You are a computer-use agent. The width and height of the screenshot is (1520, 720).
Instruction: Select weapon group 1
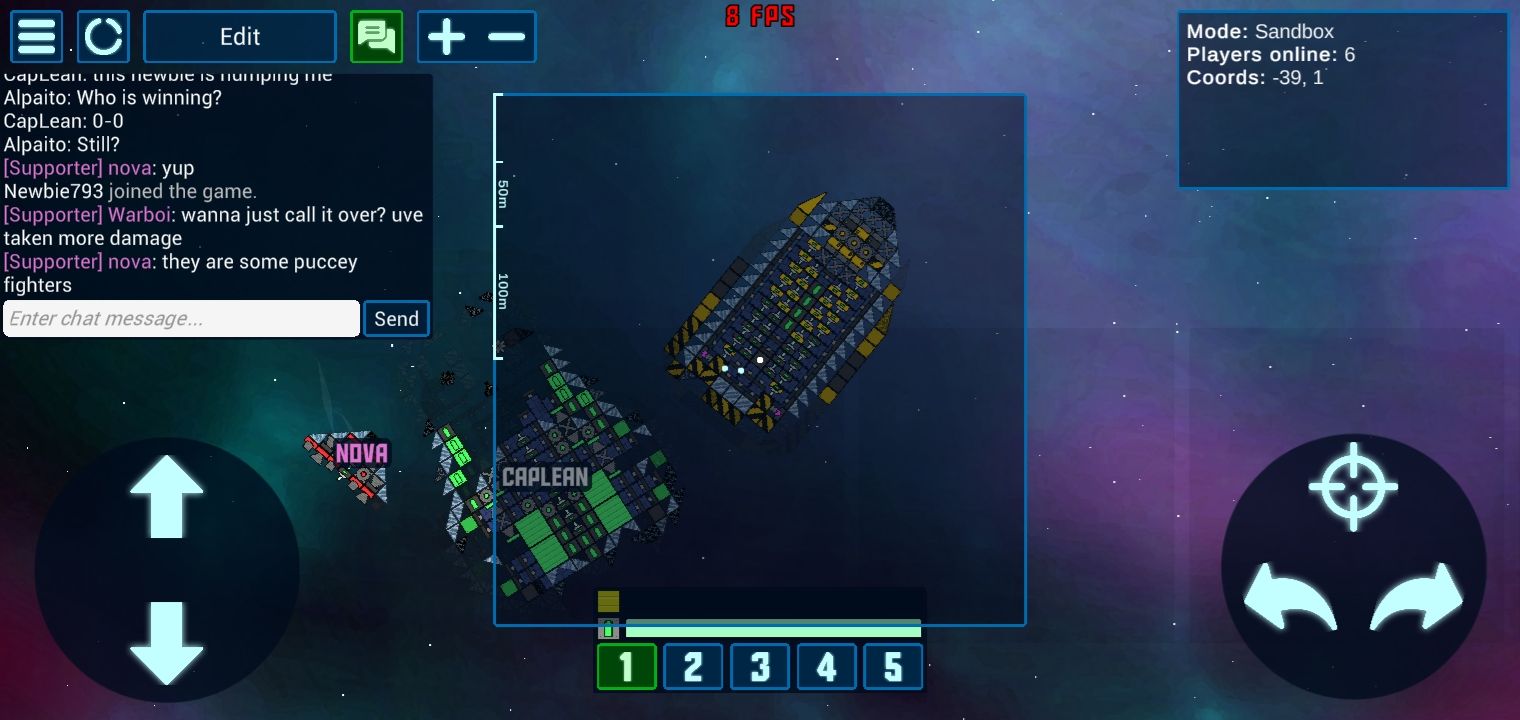(x=627, y=667)
